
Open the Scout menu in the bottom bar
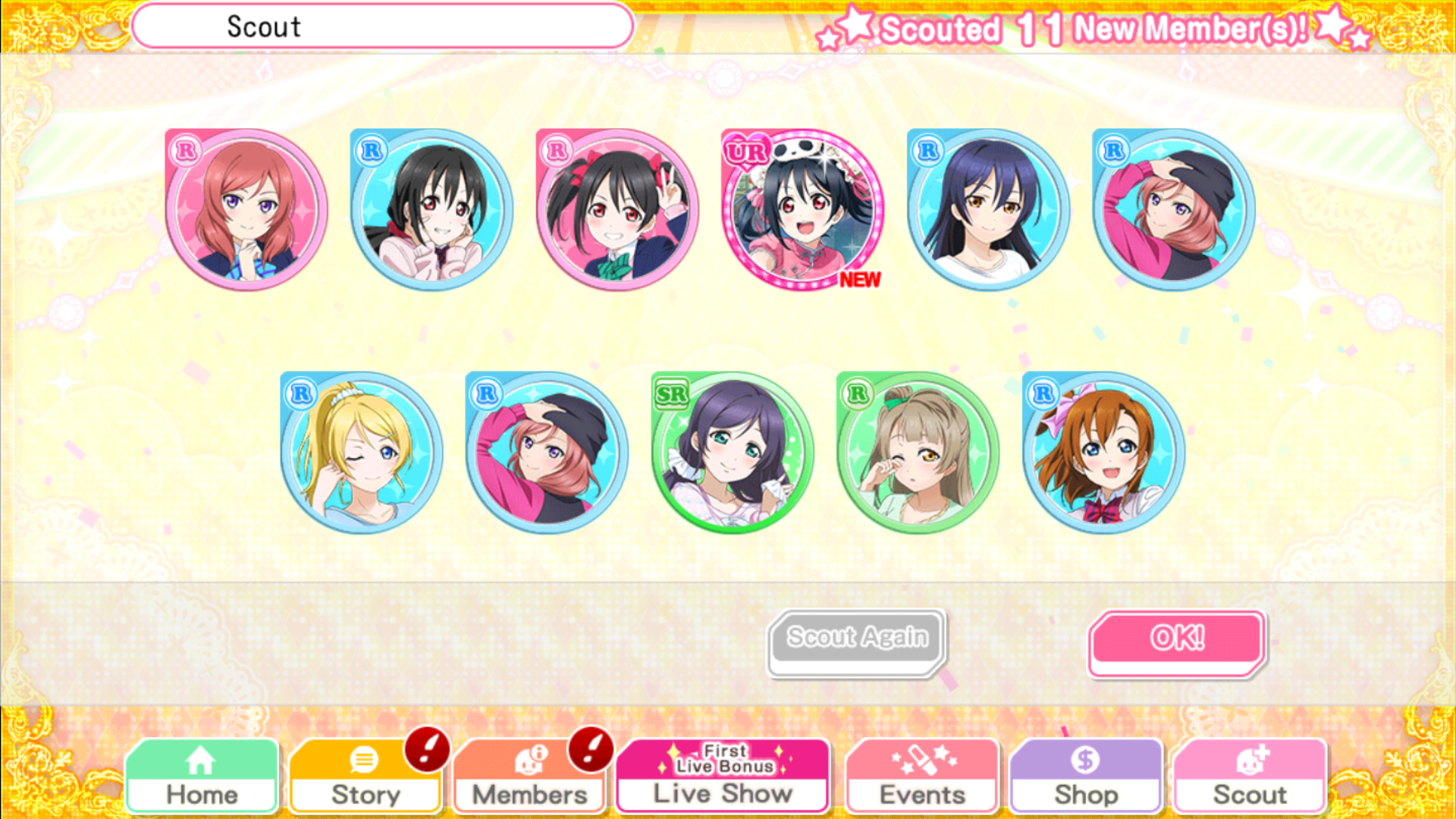click(x=1250, y=777)
